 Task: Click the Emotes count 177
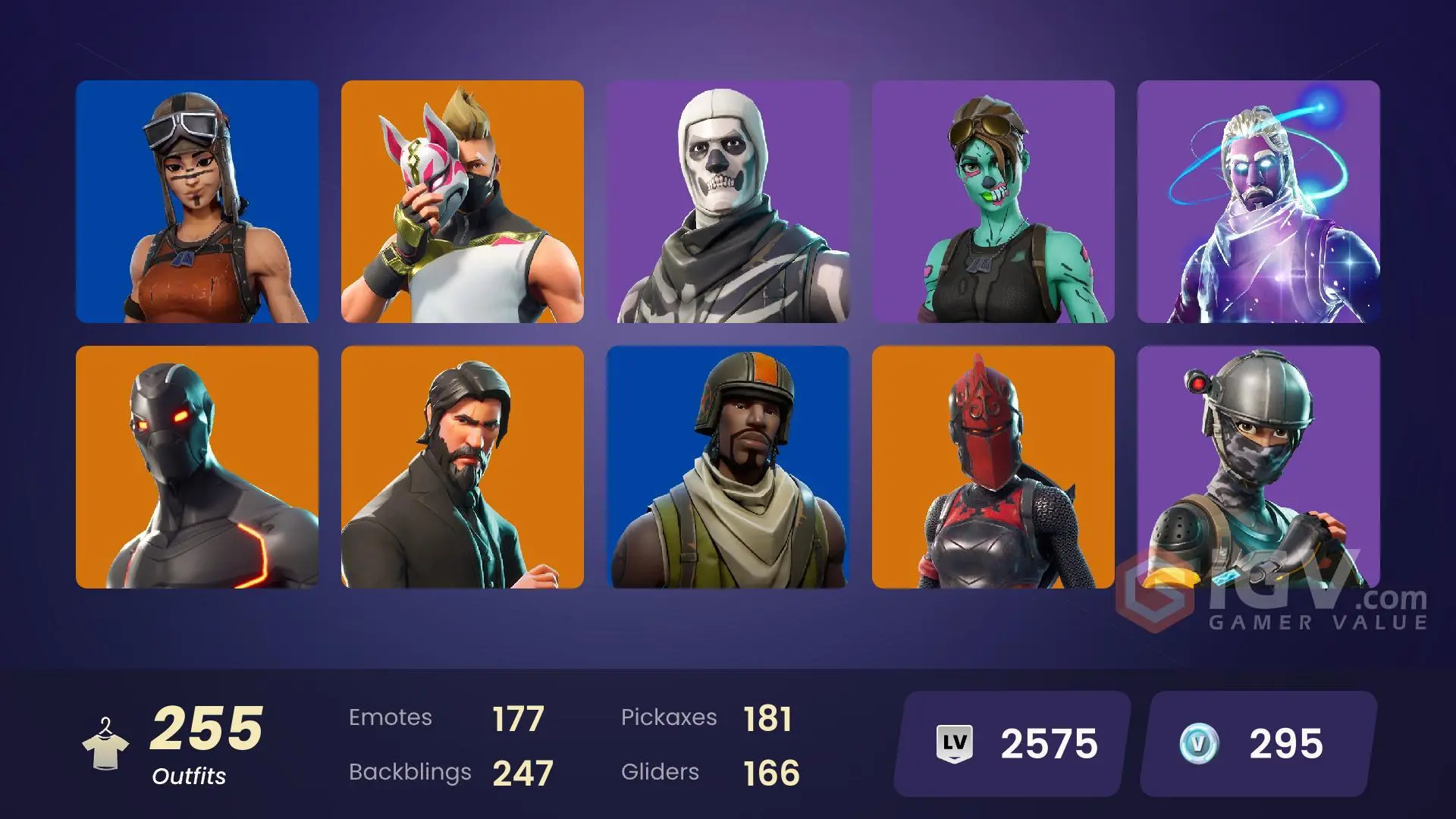(x=519, y=717)
